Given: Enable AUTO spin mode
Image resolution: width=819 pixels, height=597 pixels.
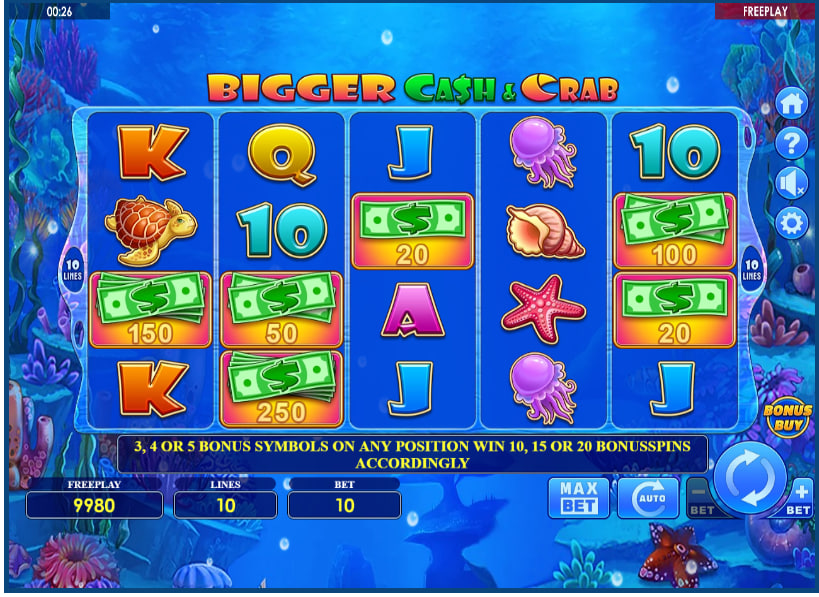Looking at the screenshot, I should [x=647, y=497].
